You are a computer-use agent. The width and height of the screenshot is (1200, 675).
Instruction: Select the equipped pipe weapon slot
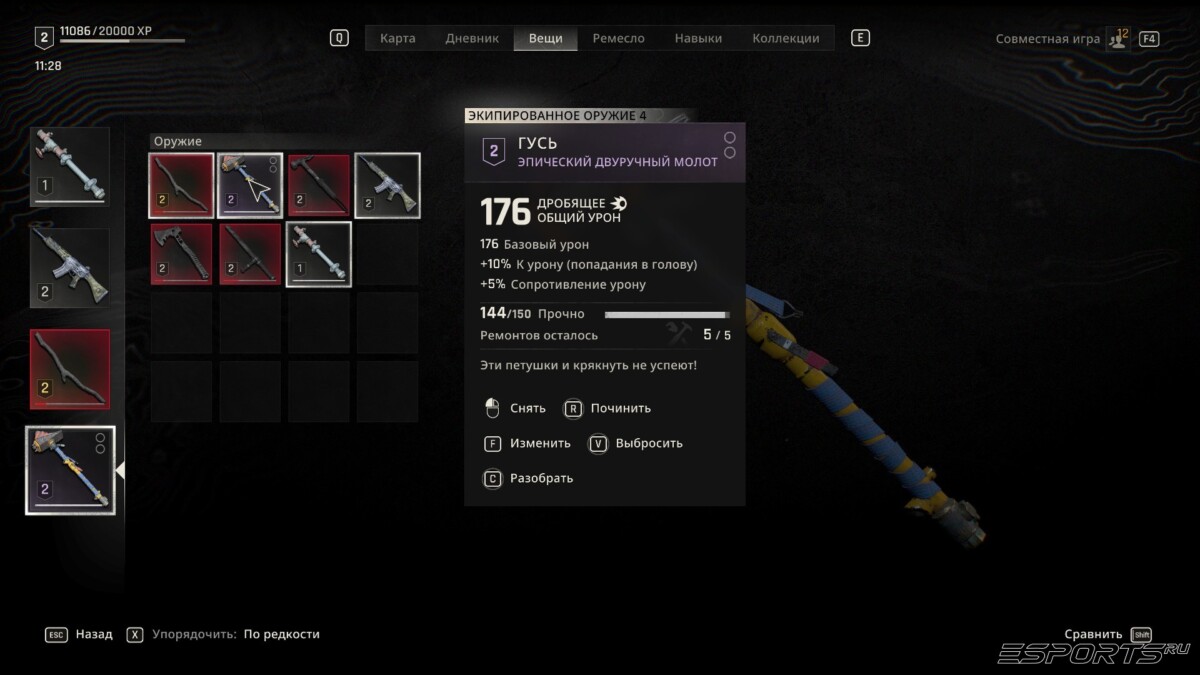[x=69, y=166]
